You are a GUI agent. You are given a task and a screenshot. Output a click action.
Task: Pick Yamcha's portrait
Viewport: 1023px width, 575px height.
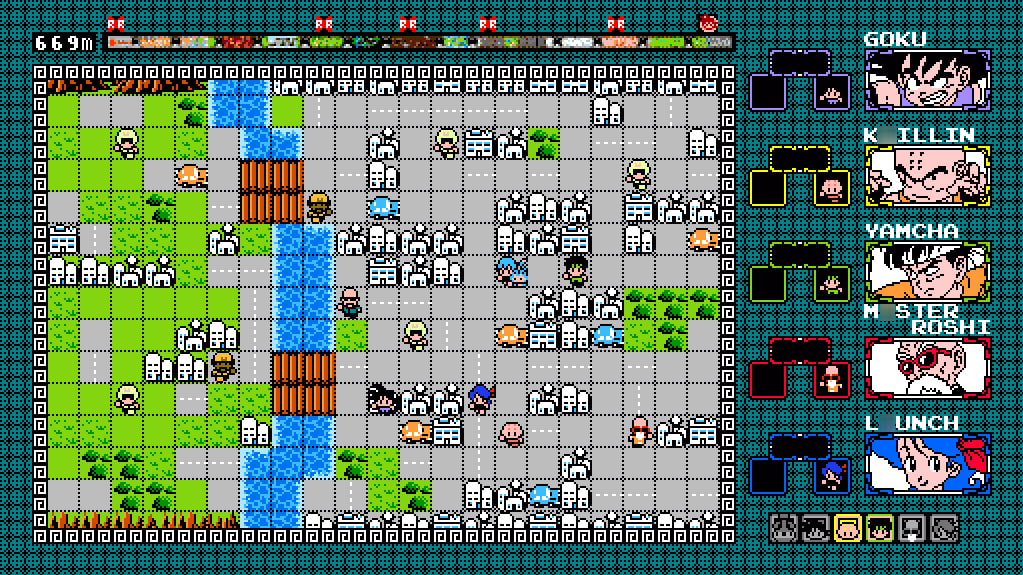tap(927, 272)
